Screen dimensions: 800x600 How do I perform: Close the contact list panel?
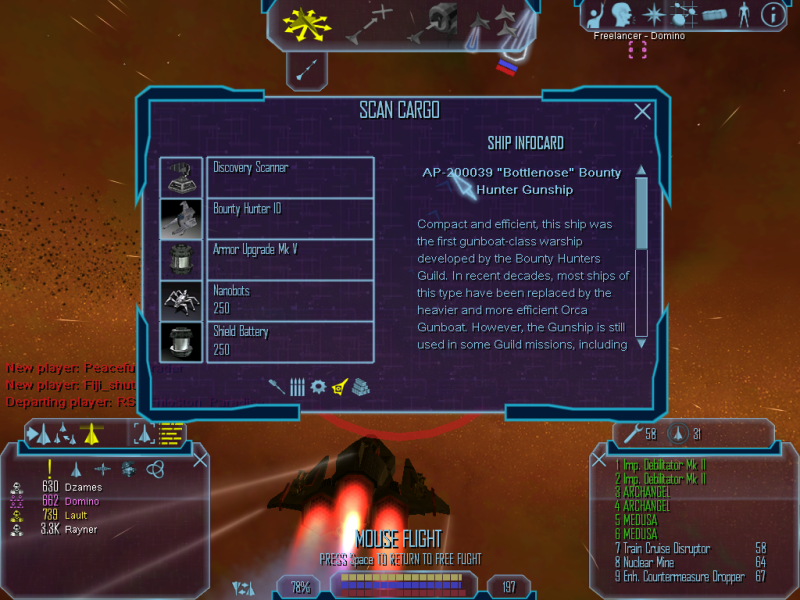tap(200, 459)
